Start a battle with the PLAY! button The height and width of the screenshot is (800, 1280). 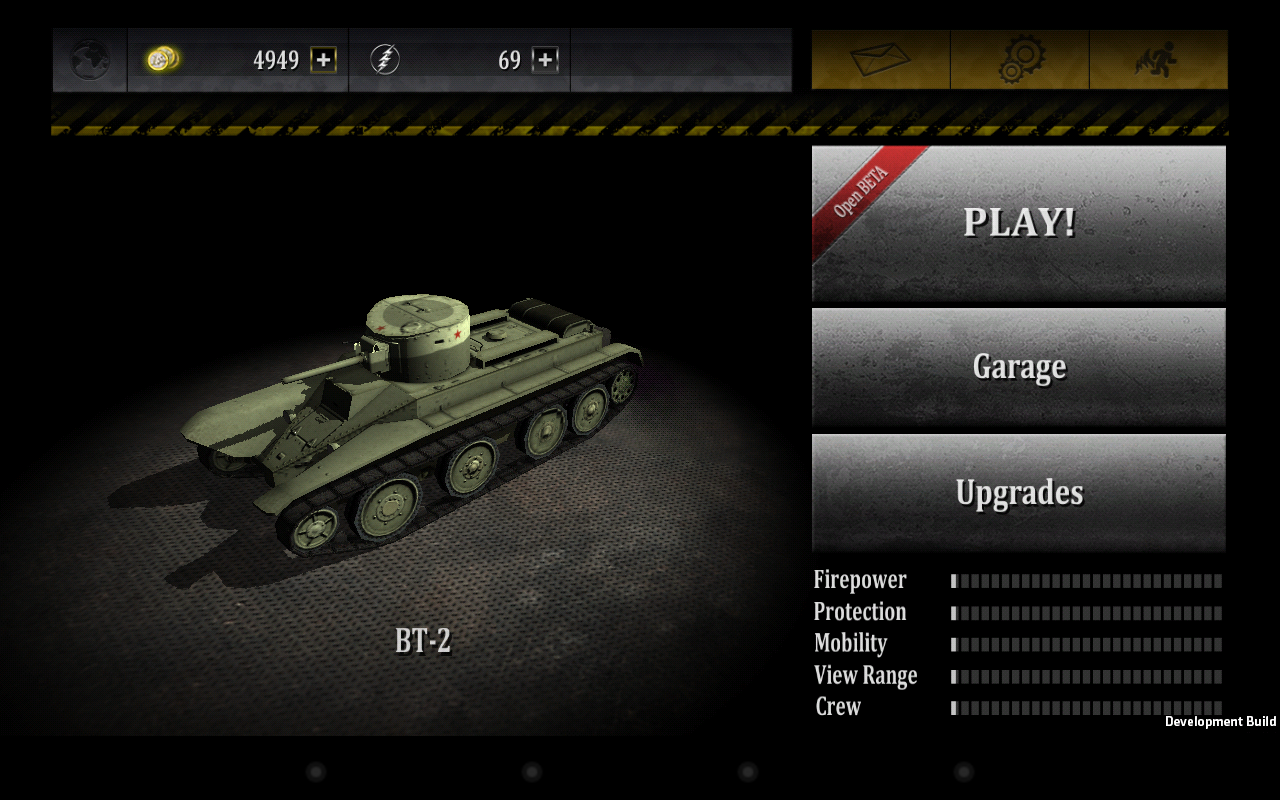pyautogui.click(x=1018, y=222)
